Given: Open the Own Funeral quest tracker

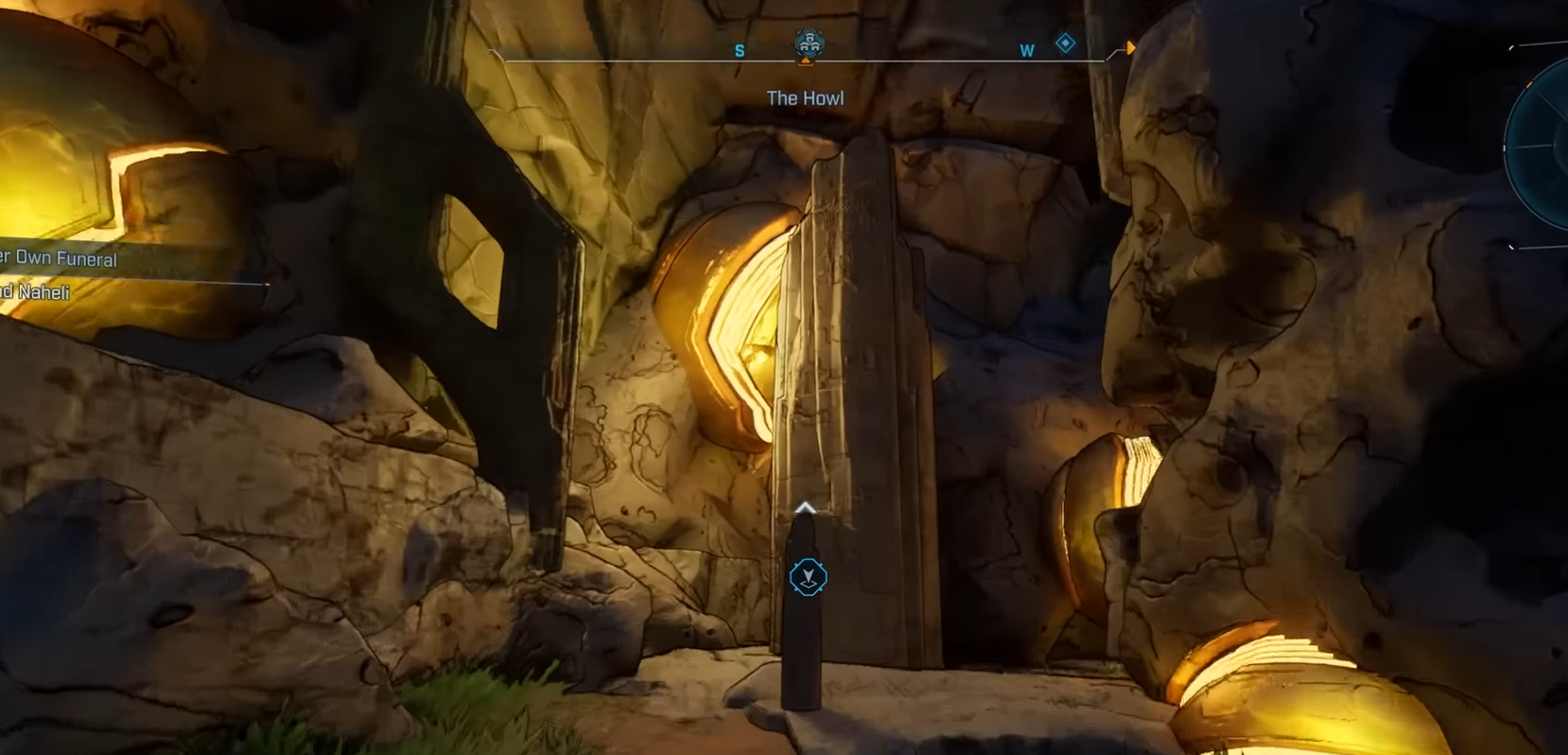Looking at the screenshot, I should point(59,258).
